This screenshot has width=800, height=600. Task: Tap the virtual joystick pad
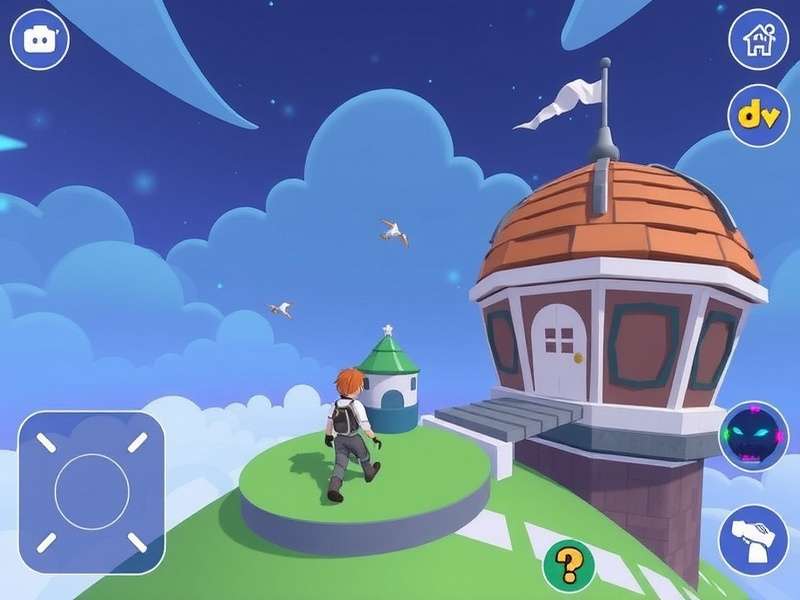click(x=91, y=493)
